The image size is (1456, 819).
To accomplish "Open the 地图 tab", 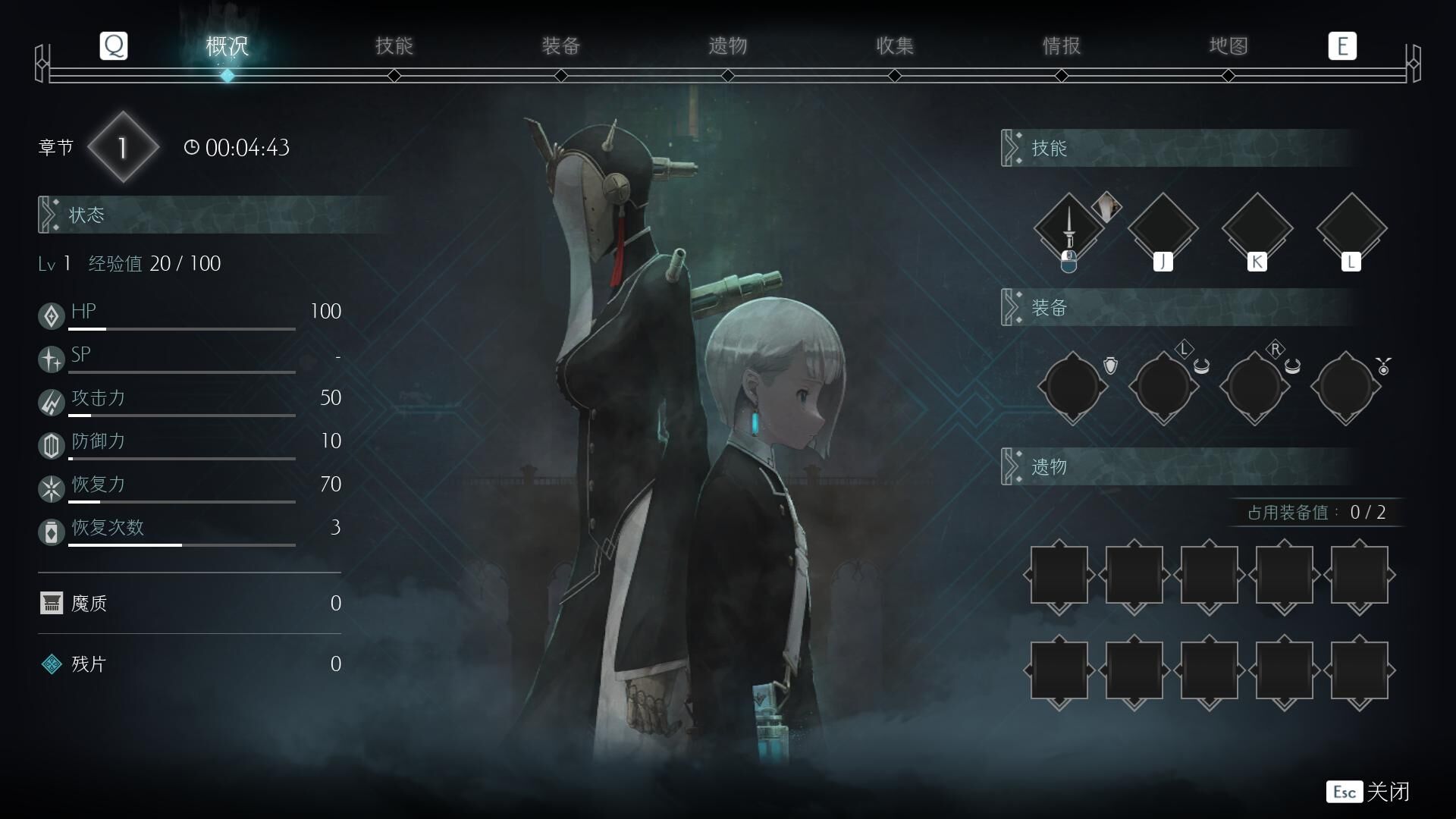I will (1228, 46).
